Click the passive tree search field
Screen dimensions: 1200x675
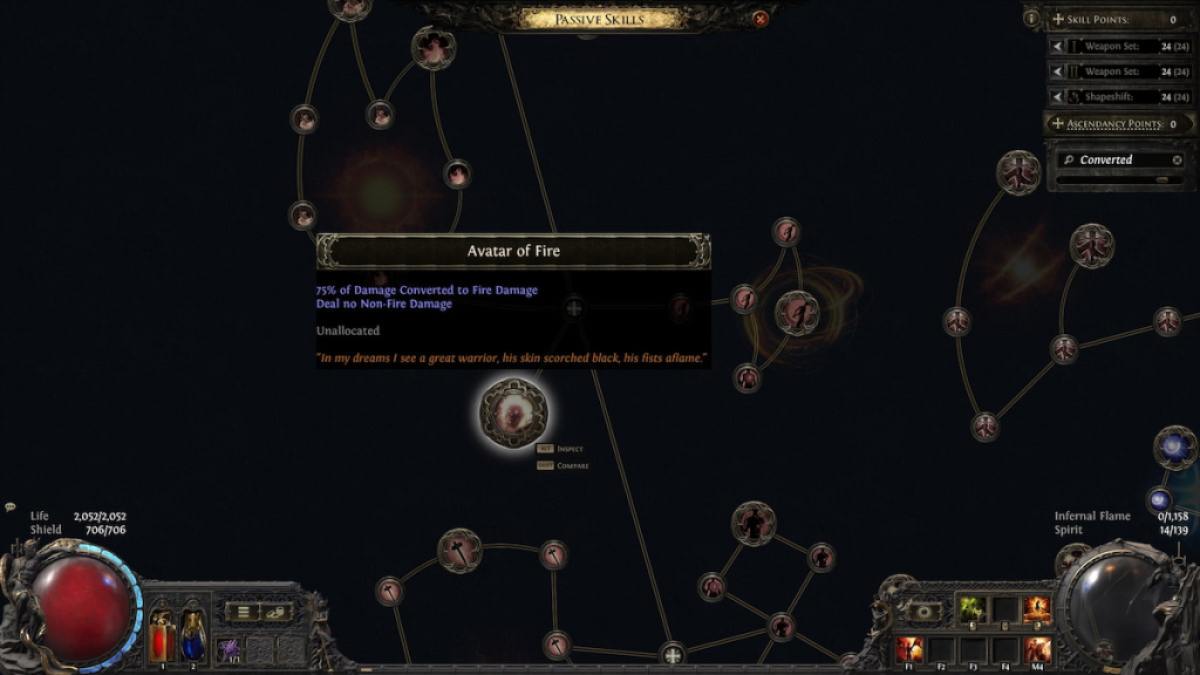pyautogui.click(x=1115, y=160)
